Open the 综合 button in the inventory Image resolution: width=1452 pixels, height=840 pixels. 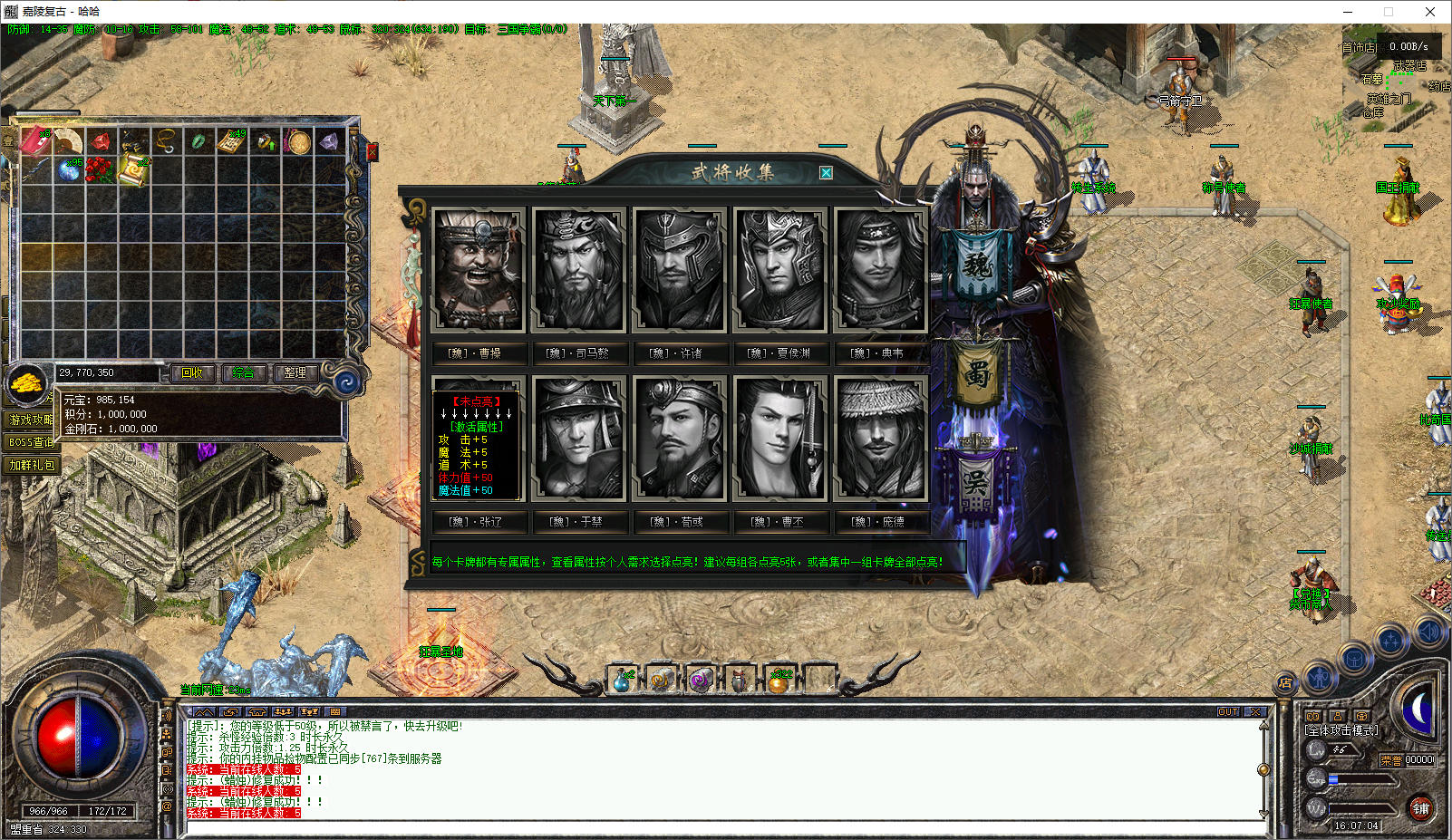243,372
